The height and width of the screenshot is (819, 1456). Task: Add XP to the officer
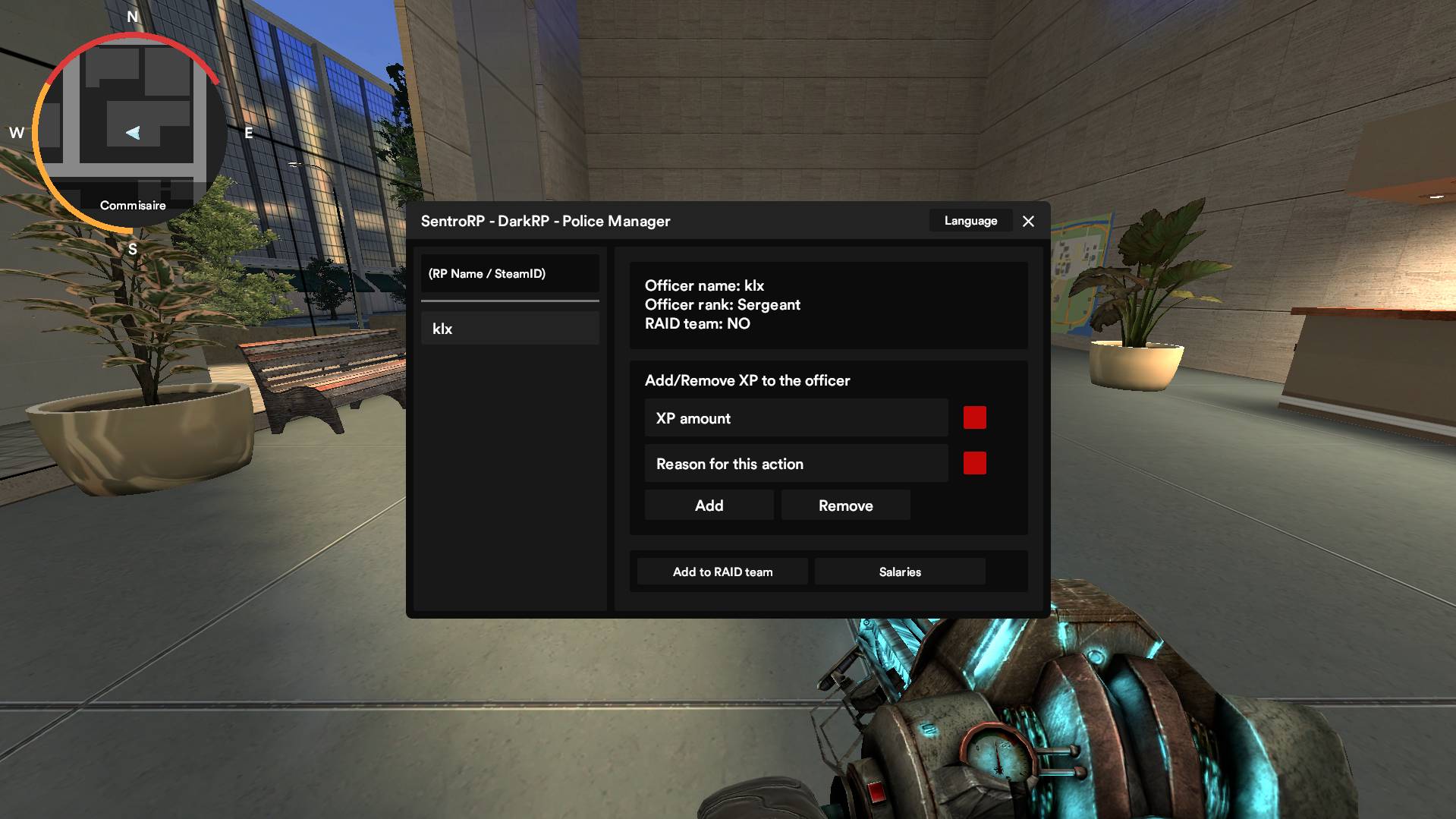pos(709,506)
